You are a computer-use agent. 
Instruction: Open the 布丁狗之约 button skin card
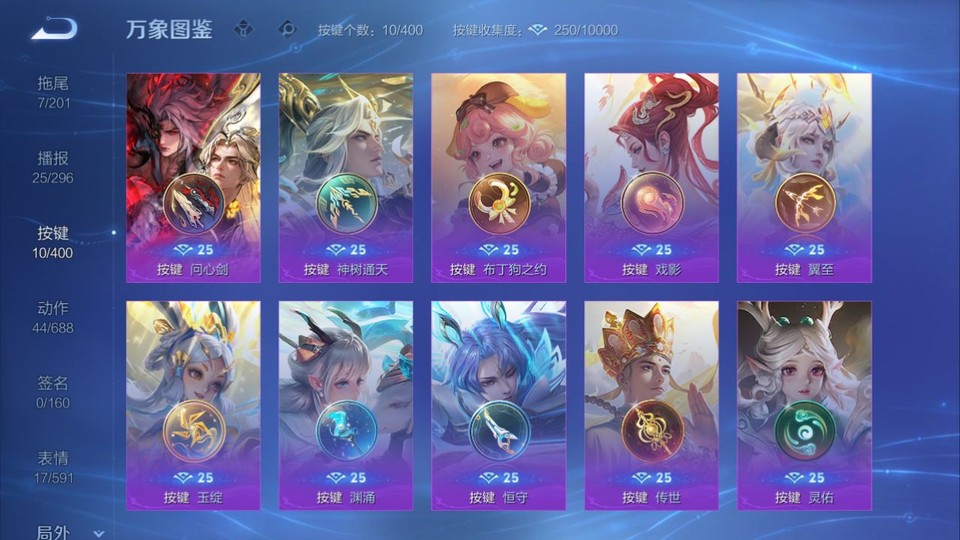[498, 177]
